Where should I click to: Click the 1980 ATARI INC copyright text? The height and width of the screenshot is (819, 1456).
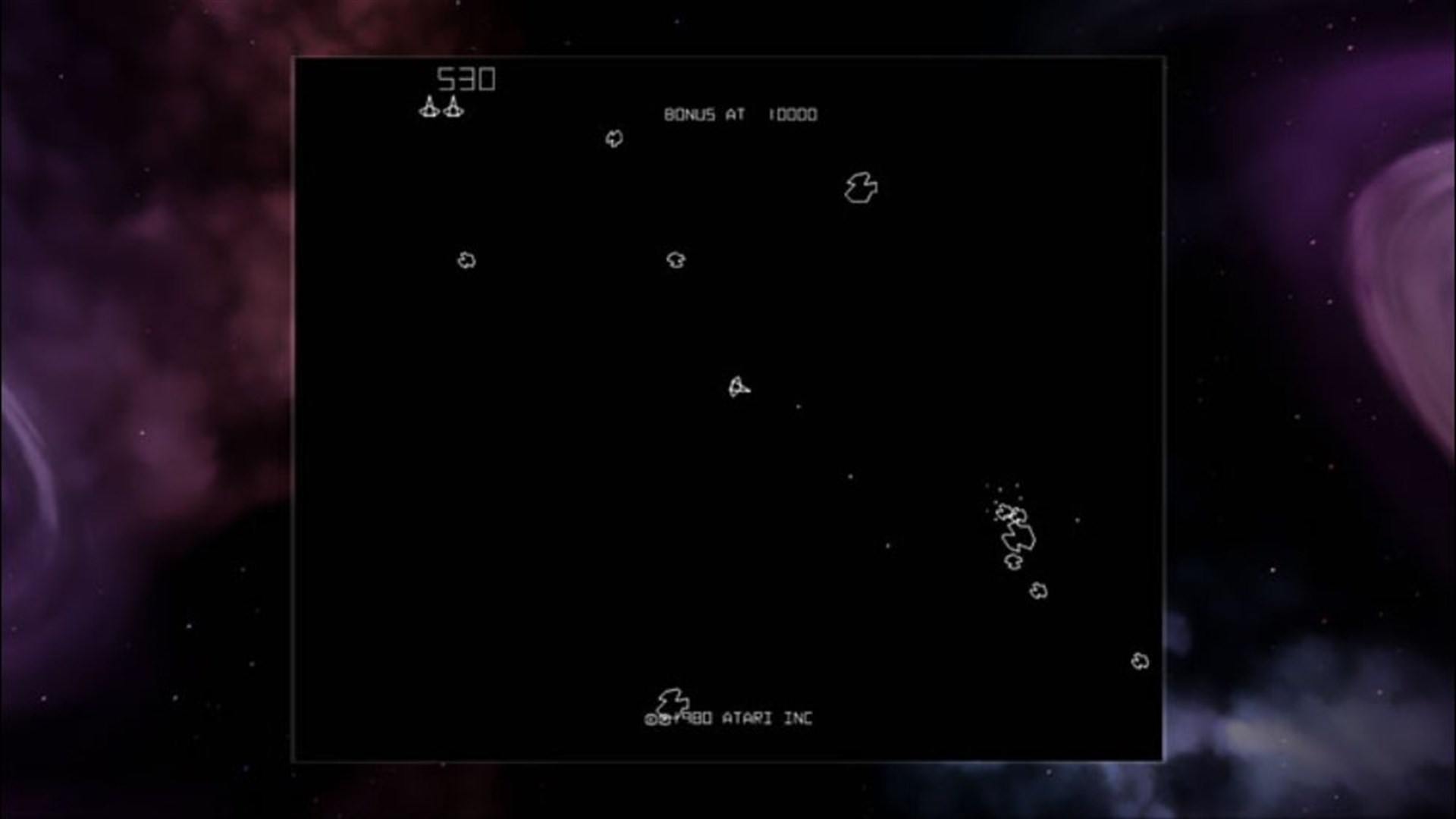[730, 718]
